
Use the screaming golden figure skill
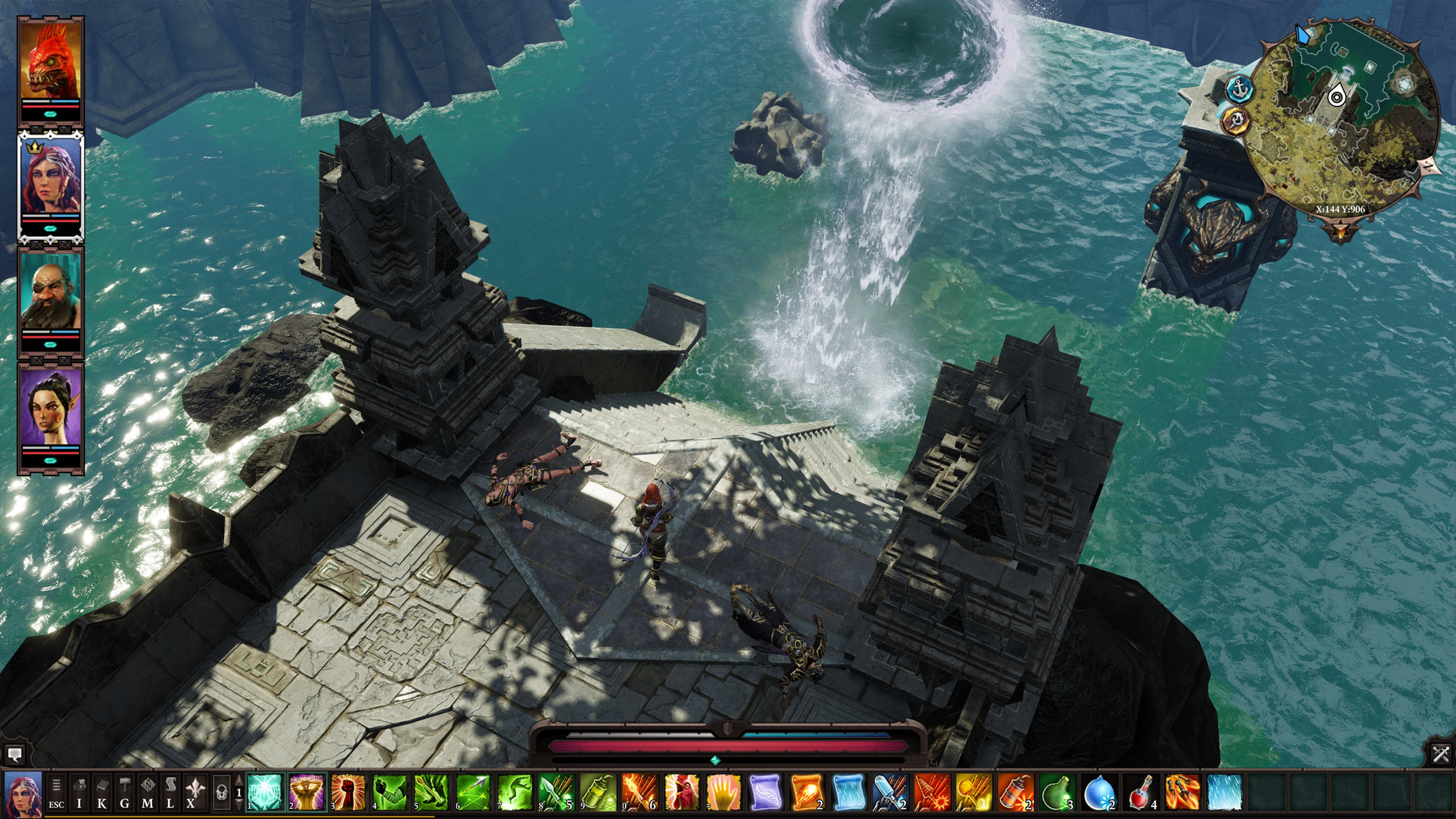tap(307, 793)
